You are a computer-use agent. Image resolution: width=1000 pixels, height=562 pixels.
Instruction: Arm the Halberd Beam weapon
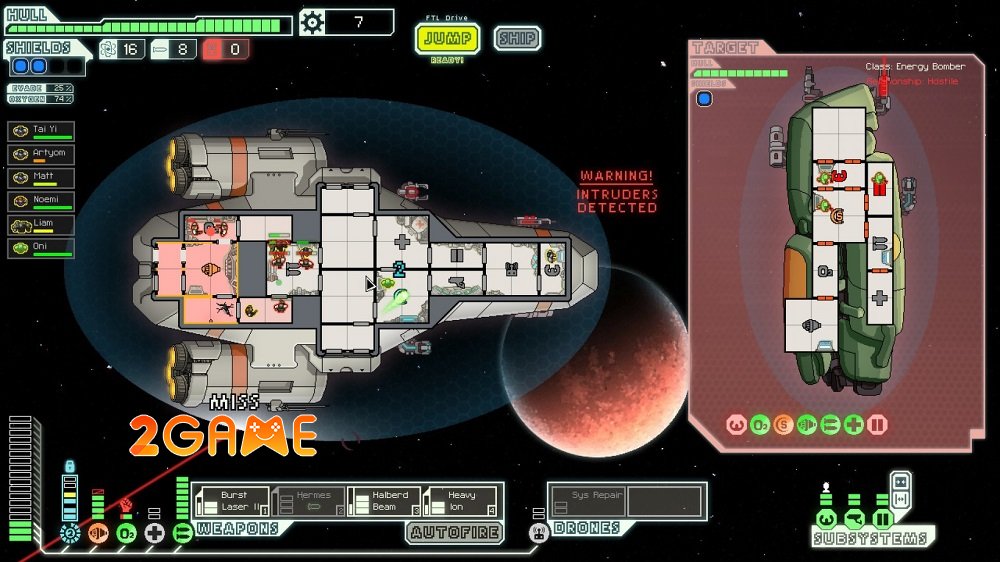coord(384,501)
